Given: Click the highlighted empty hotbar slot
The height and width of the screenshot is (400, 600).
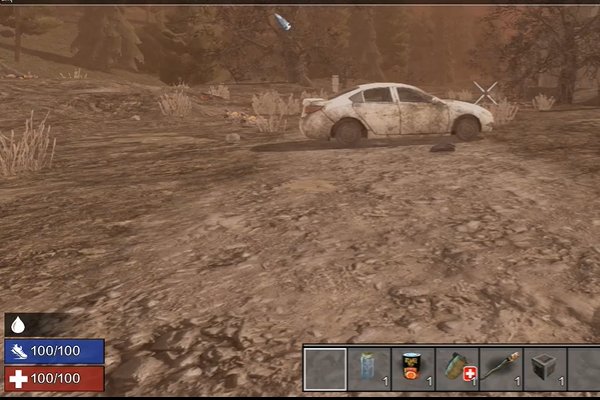Looking at the screenshot, I should (x=325, y=368).
